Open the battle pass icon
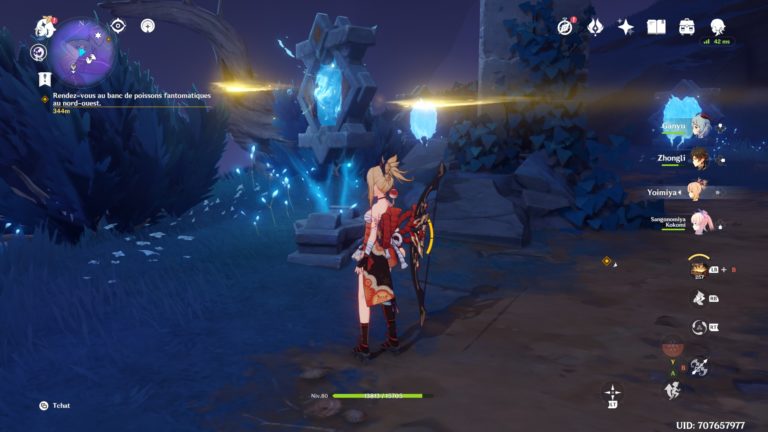Image resolution: width=768 pixels, height=432 pixels. pos(595,27)
